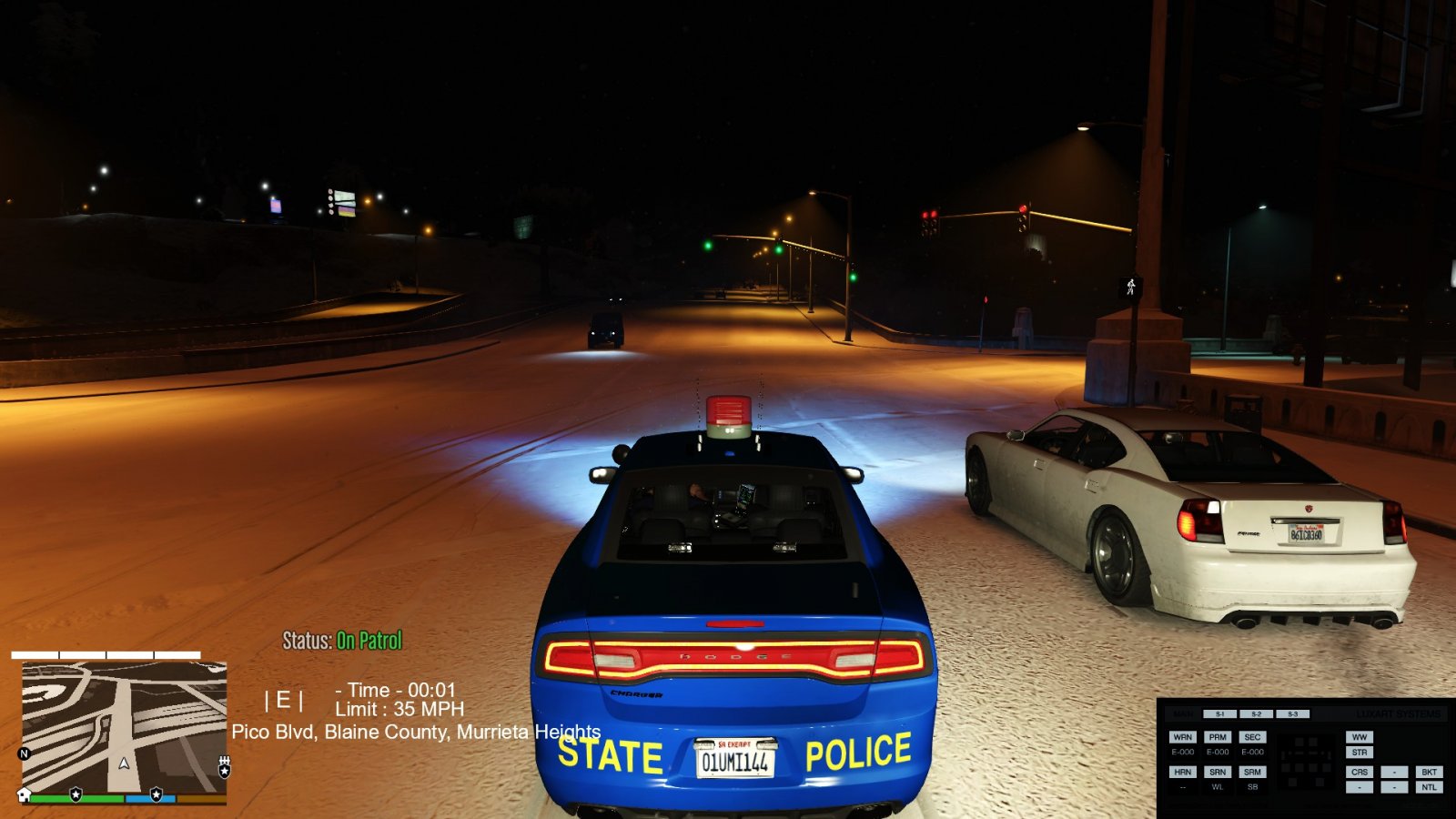Screen dimensions: 1456x819
Task: Switch on the SEC secondary lights button
Action: coord(1252,737)
